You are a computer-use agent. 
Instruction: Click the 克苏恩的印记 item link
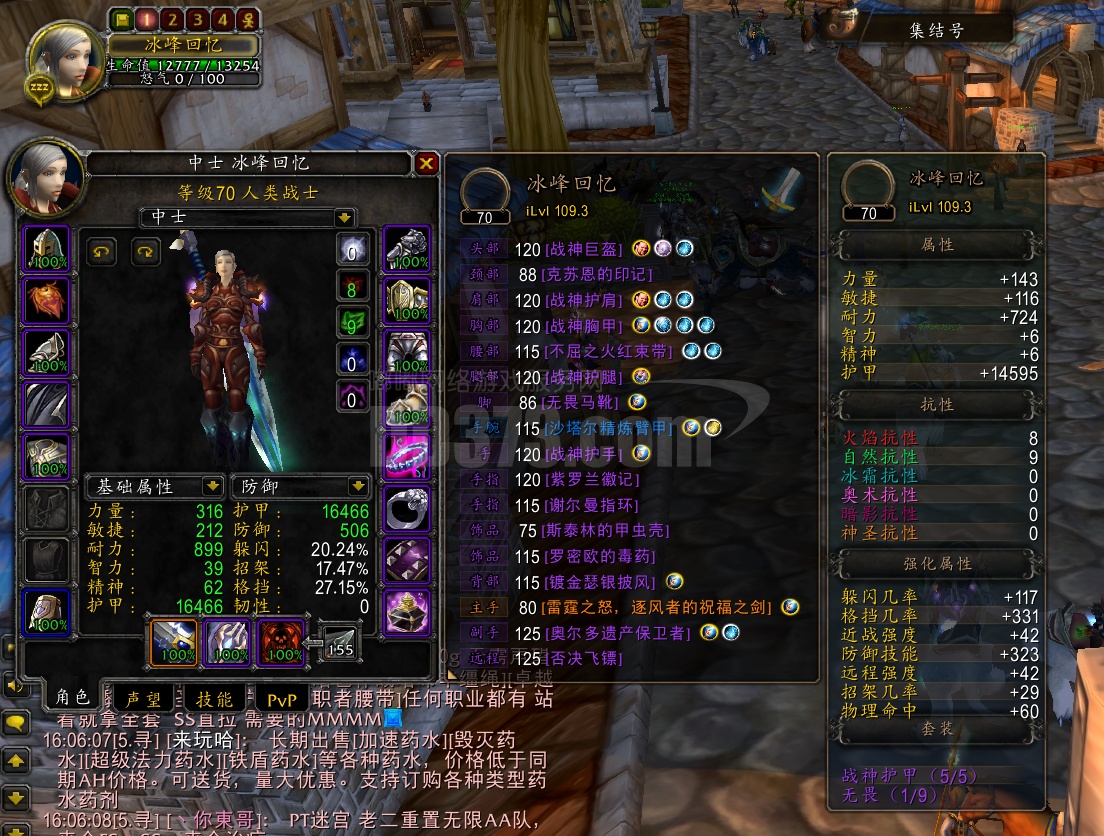tap(596, 274)
